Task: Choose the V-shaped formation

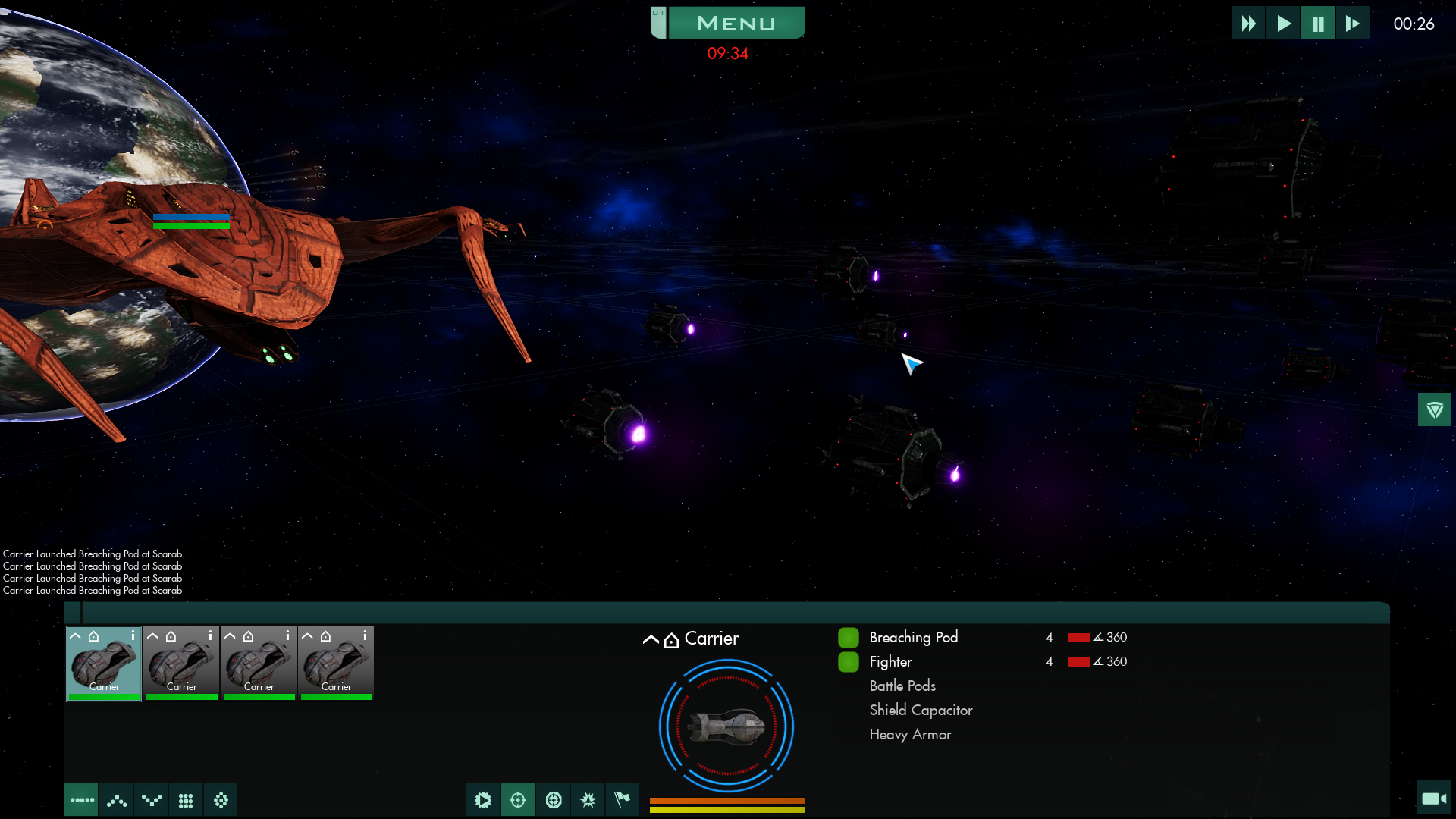Action: 151,800
